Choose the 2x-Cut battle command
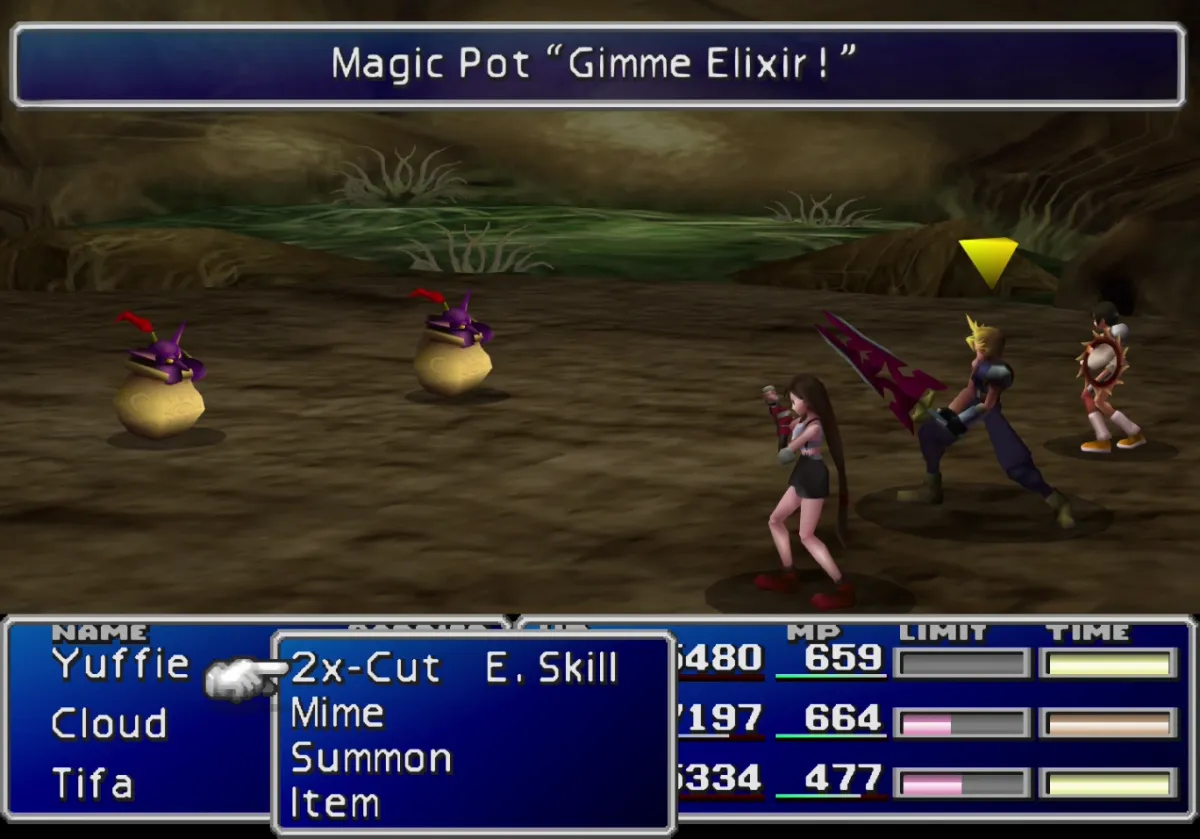Viewport: 1200px width, 839px height. (365, 668)
